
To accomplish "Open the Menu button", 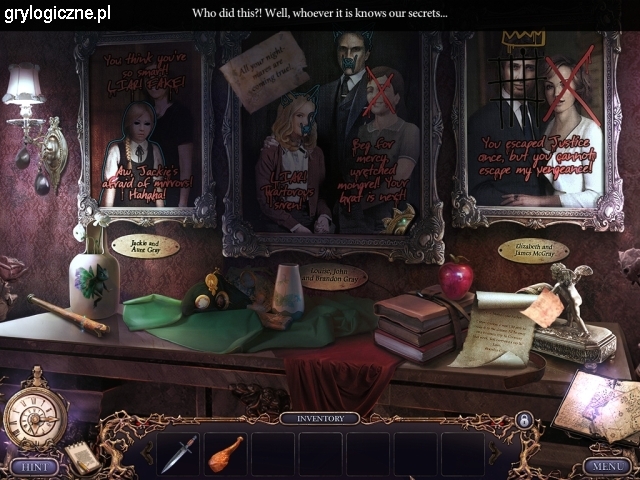I will [x=607, y=465].
